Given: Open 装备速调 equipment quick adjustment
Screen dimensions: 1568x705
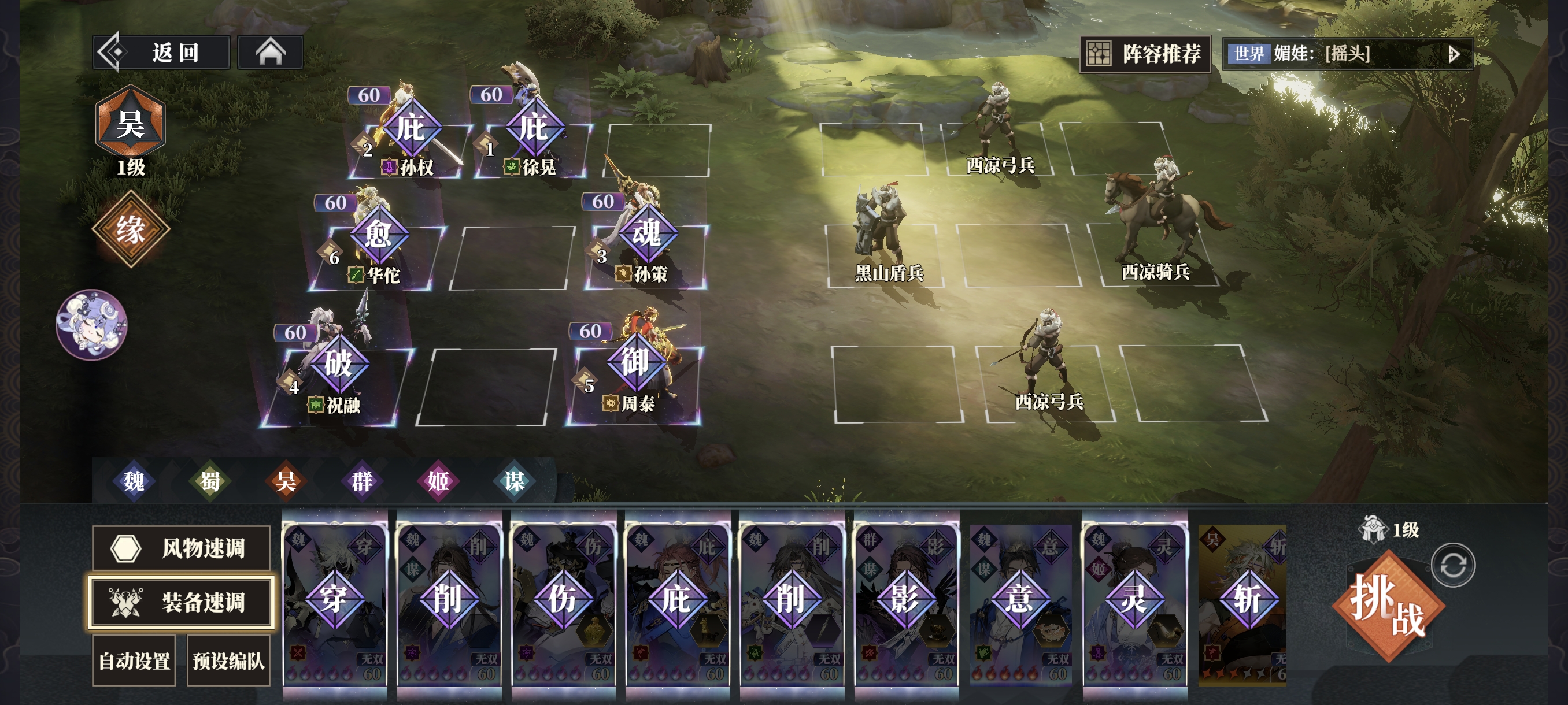Looking at the screenshot, I should [x=181, y=602].
